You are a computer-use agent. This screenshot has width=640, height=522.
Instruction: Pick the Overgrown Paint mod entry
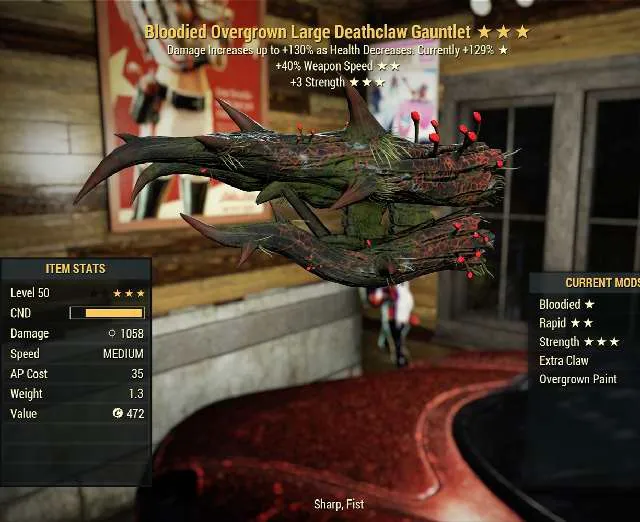tap(580, 380)
